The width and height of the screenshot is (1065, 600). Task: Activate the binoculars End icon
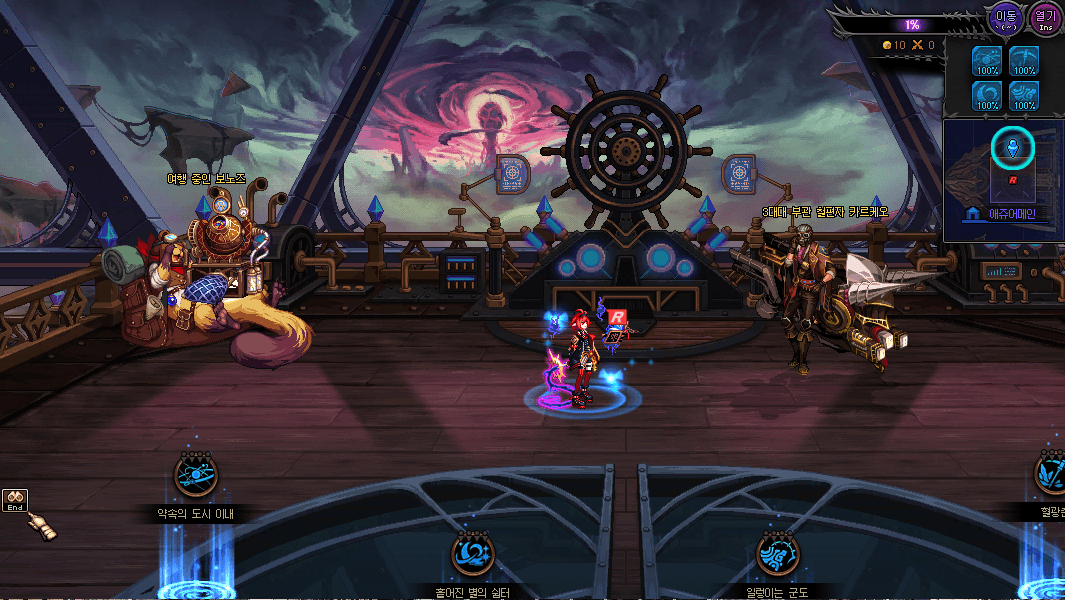(15, 499)
